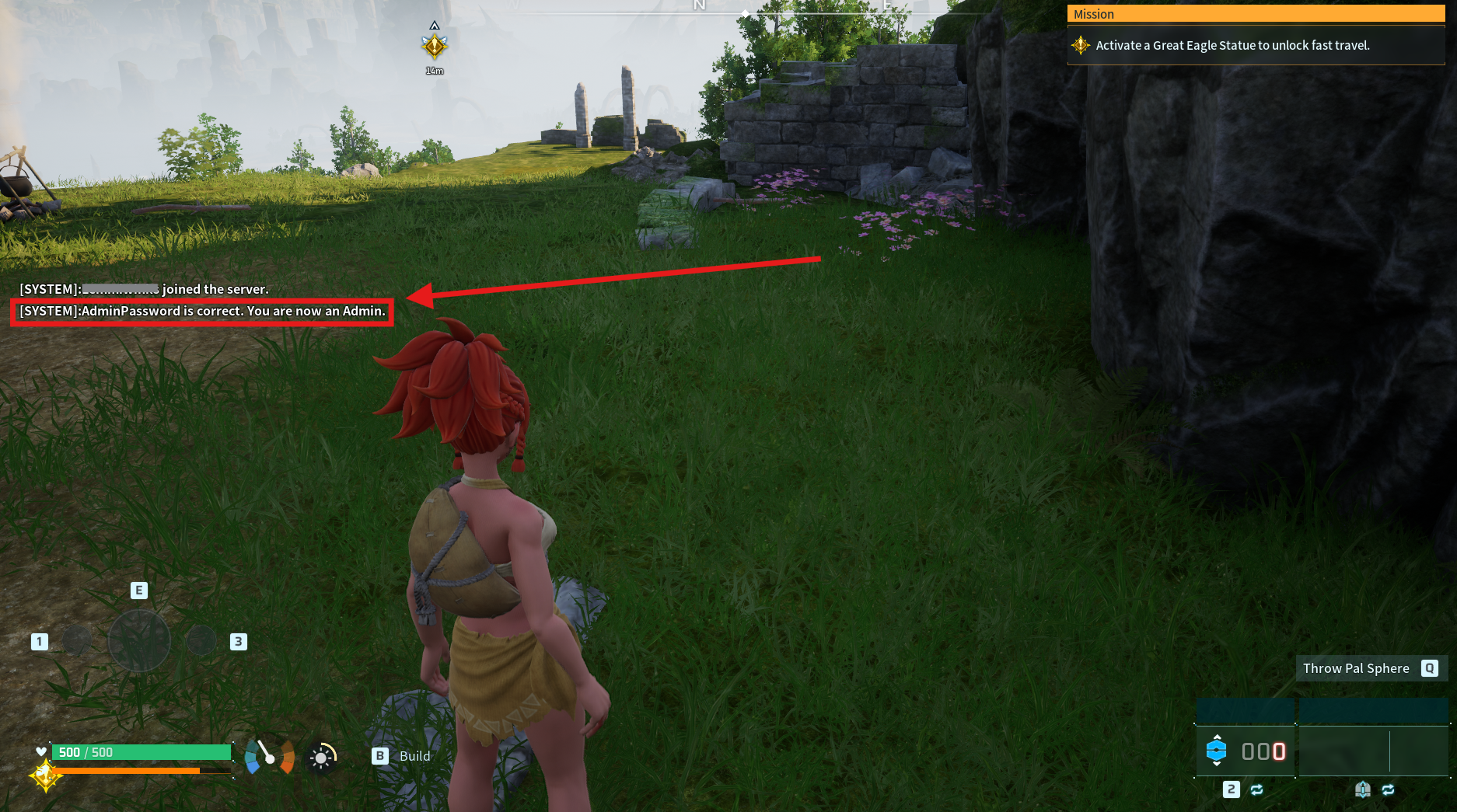Select the large center Pal summon circle
Screen dimensions: 1457x812
[x=139, y=641]
